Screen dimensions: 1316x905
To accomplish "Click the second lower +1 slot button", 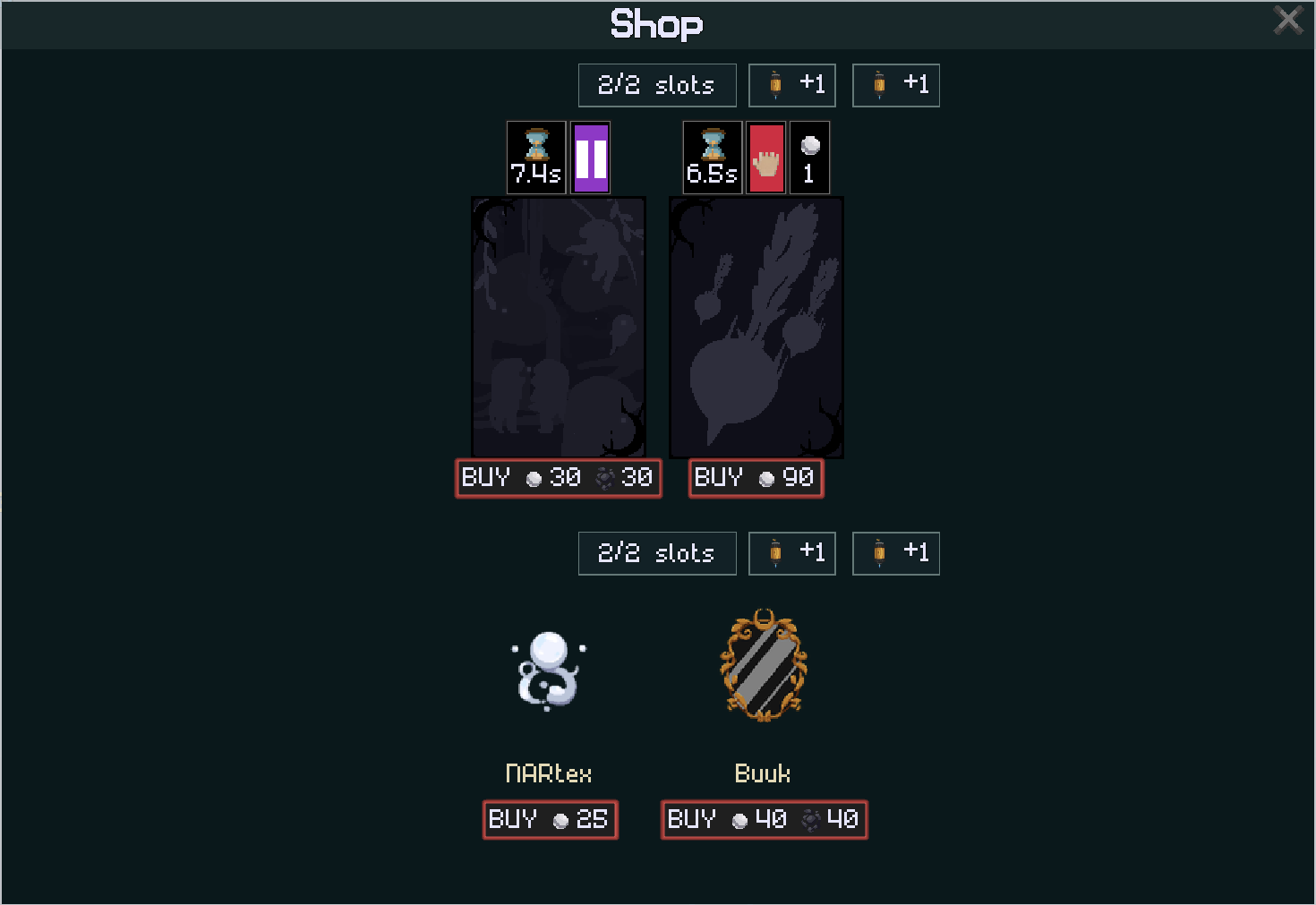I will [x=895, y=552].
